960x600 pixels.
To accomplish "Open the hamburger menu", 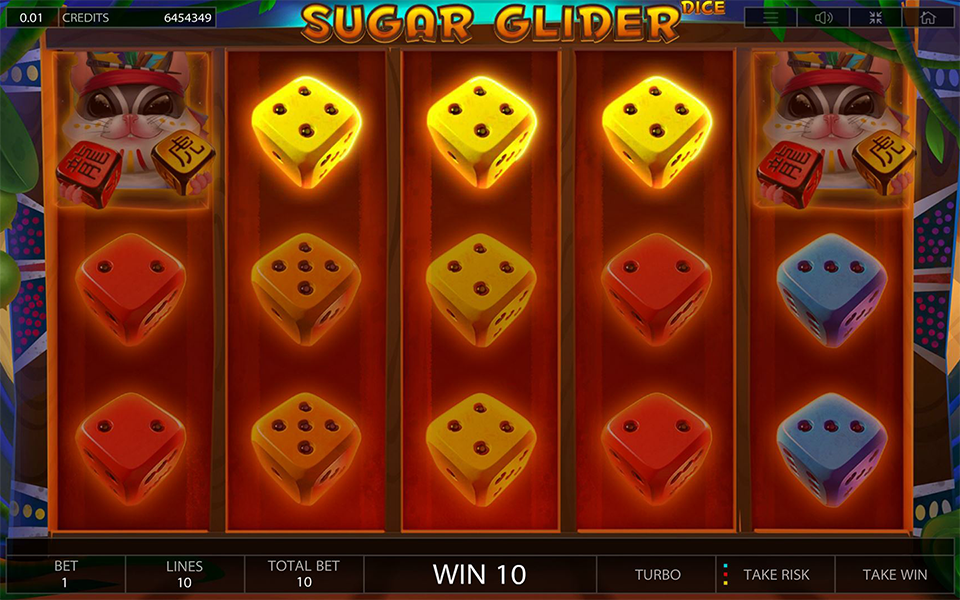I will [771, 18].
